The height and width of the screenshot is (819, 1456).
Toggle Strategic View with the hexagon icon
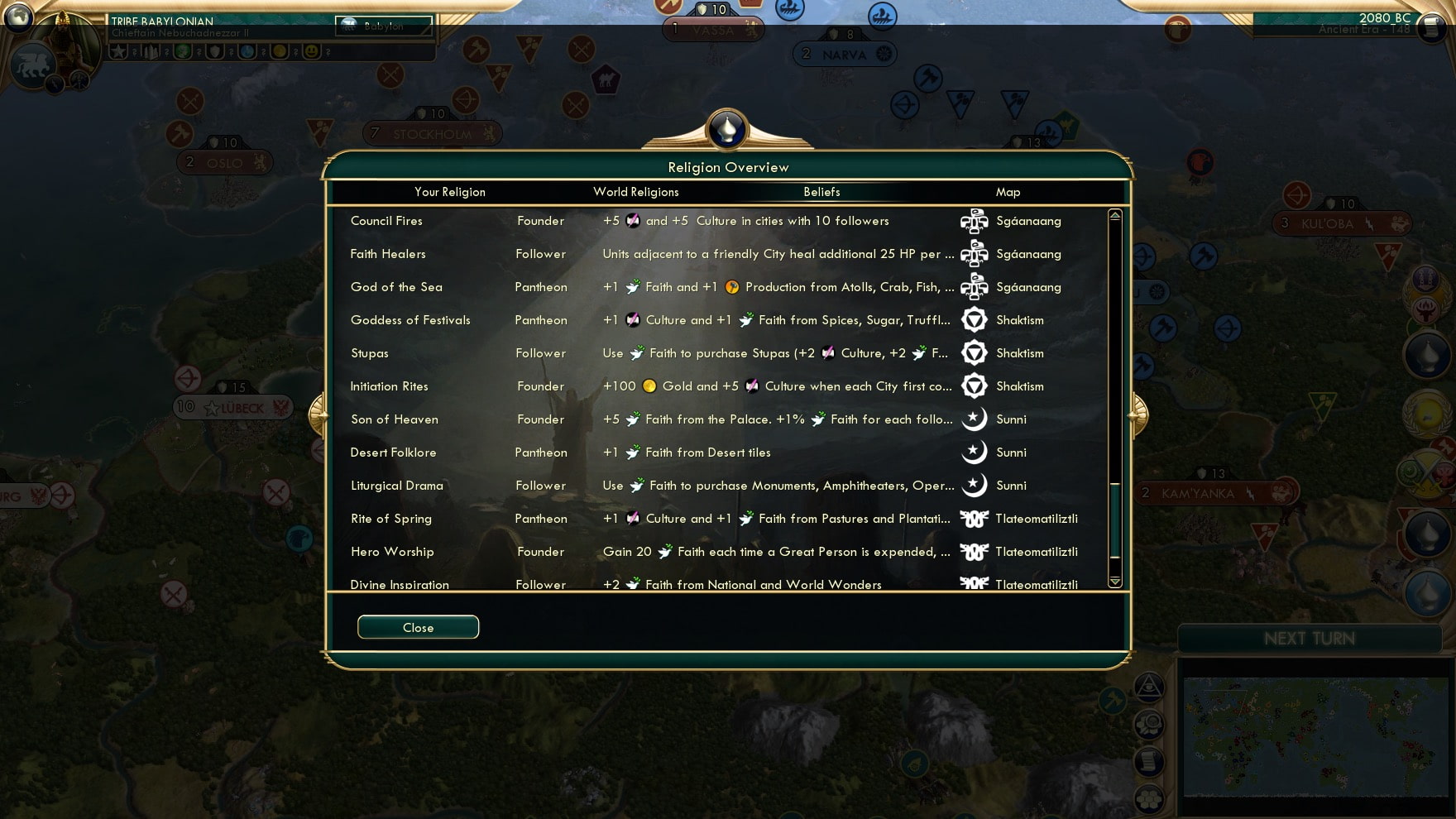click(x=1148, y=798)
